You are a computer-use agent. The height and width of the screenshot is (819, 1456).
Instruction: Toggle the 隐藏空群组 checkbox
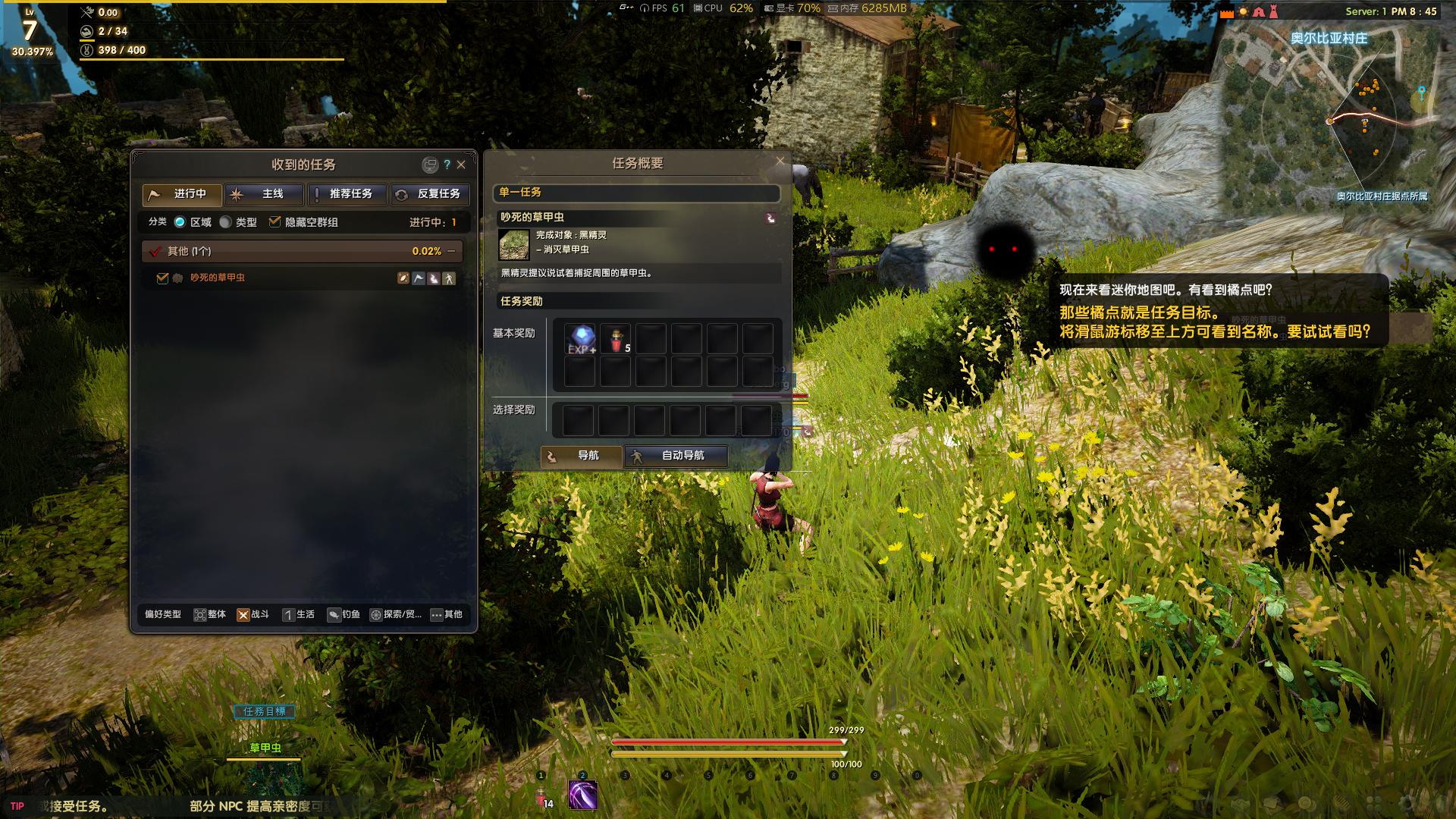tap(275, 222)
